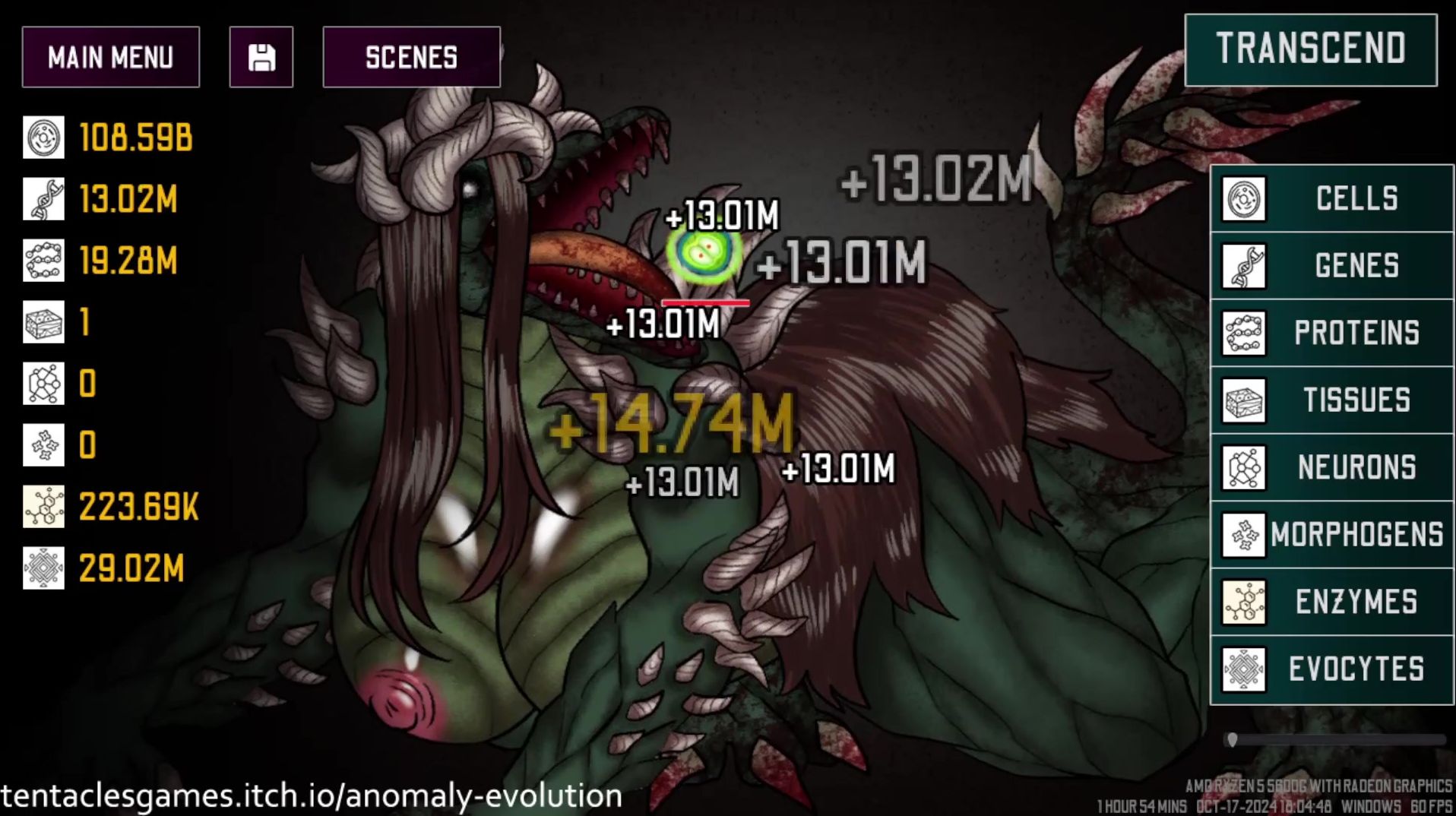
Task: Select the Genes category
Action: coord(1331,266)
